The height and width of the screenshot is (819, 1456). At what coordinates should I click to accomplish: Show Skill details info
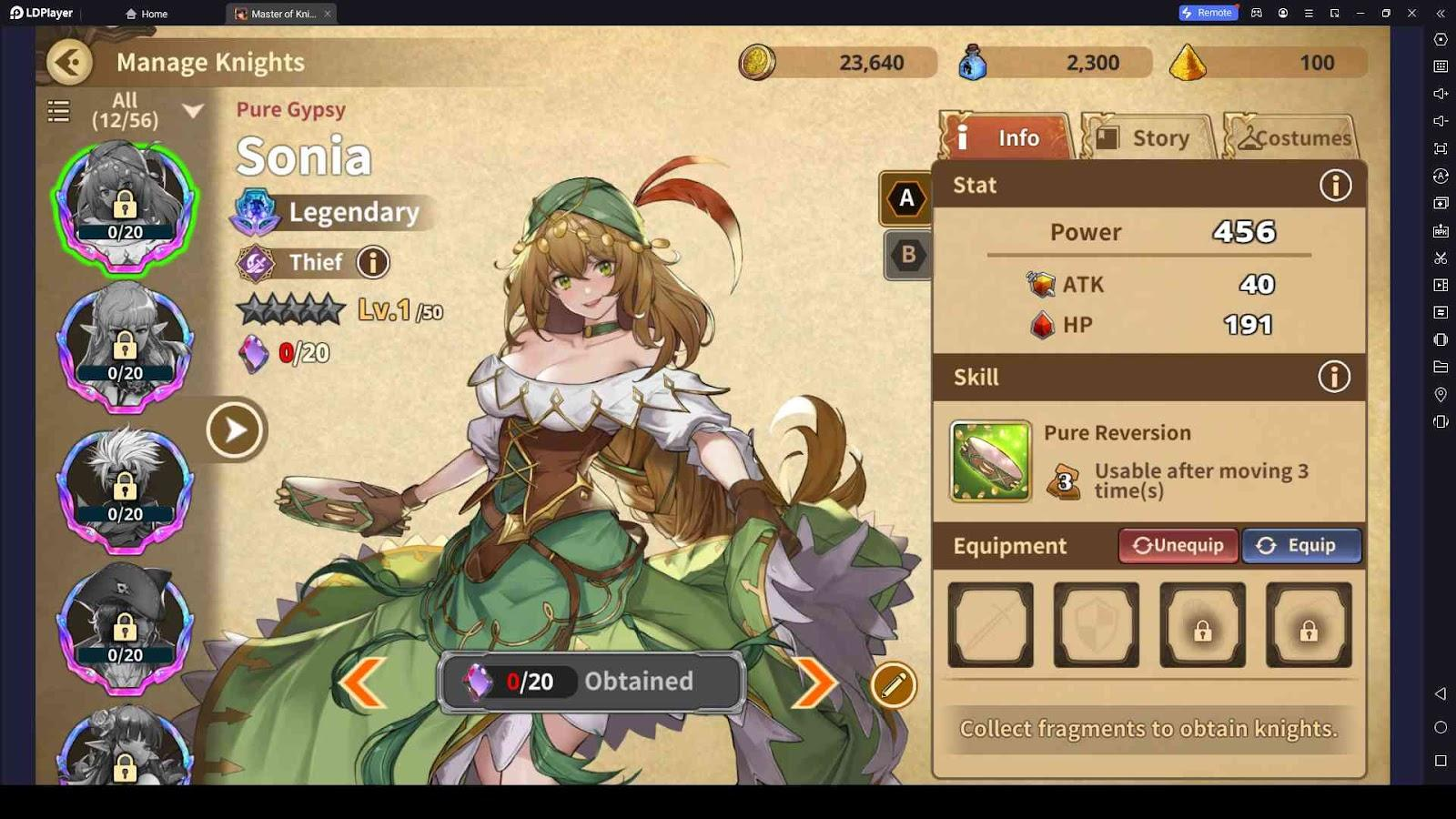click(x=1334, y=377)
